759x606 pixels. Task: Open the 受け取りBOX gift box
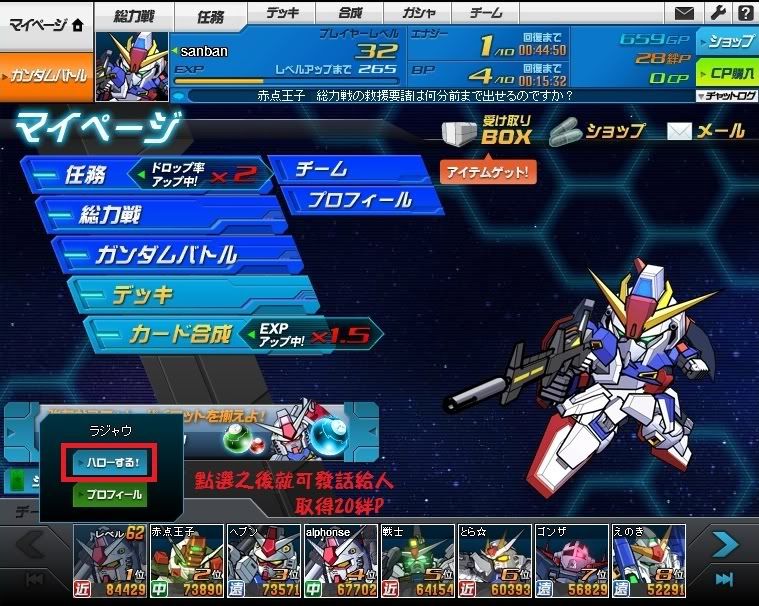(487, 132)
